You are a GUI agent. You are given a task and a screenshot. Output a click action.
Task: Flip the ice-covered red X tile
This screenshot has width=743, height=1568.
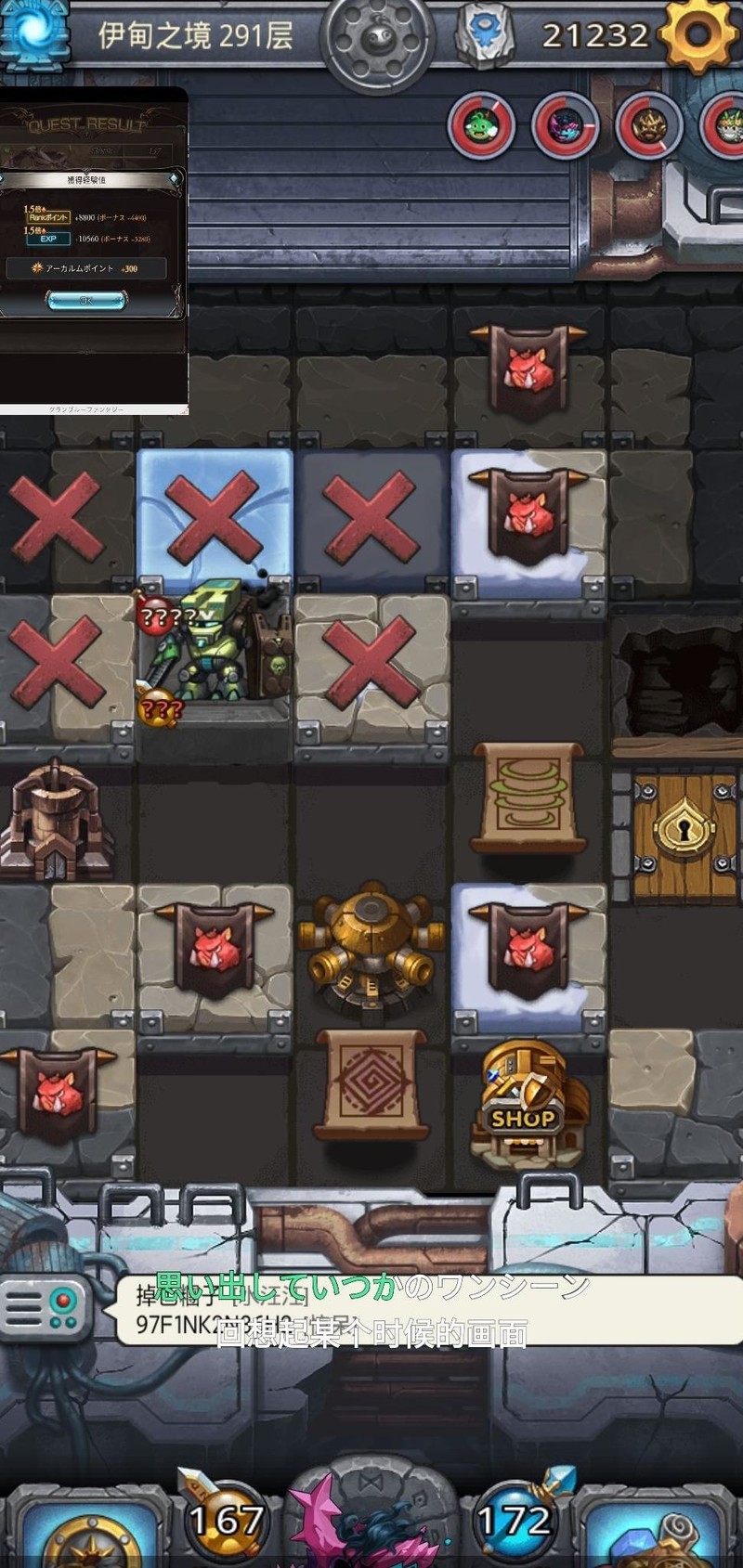(215, 516)
